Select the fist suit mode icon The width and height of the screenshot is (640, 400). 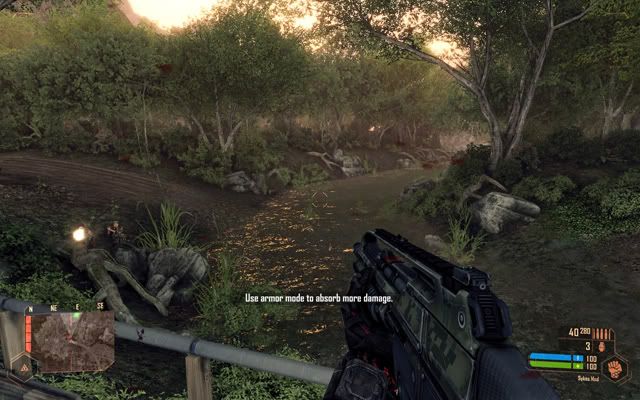tap(615, 368)
